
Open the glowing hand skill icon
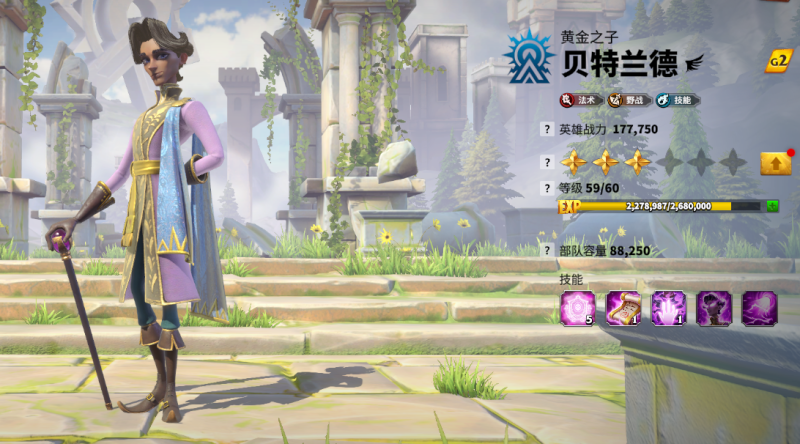pyautogui.click(x=668, y=308)
